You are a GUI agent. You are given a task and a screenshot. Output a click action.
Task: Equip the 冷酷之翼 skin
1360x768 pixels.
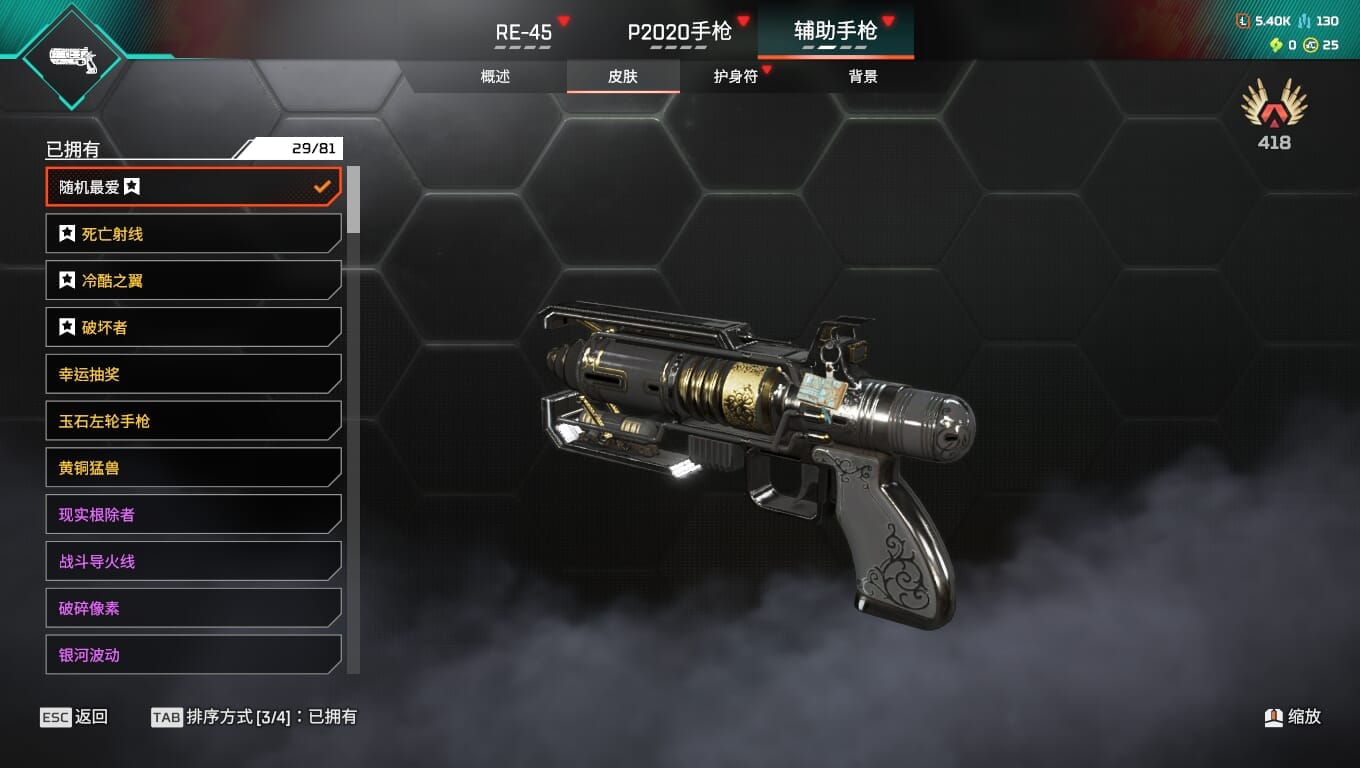coord(193,281)
